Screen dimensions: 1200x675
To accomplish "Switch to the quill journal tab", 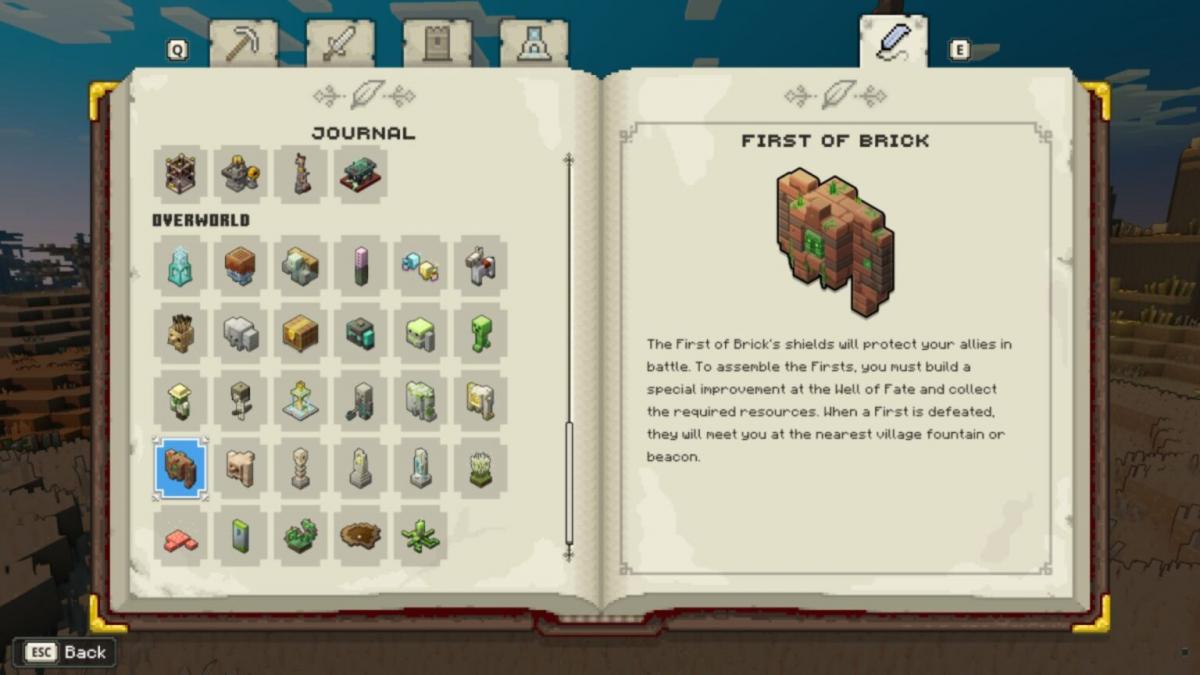I will tap(893, 43).
